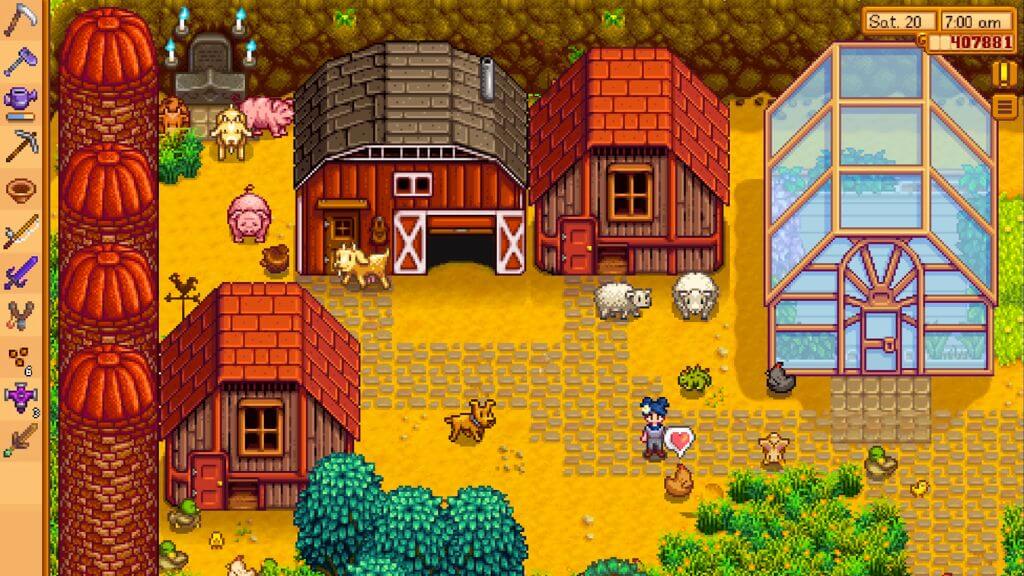This screenshot has height=576, width=1024.
Task: Choose the purple watering can
Action: pos(20,100)
